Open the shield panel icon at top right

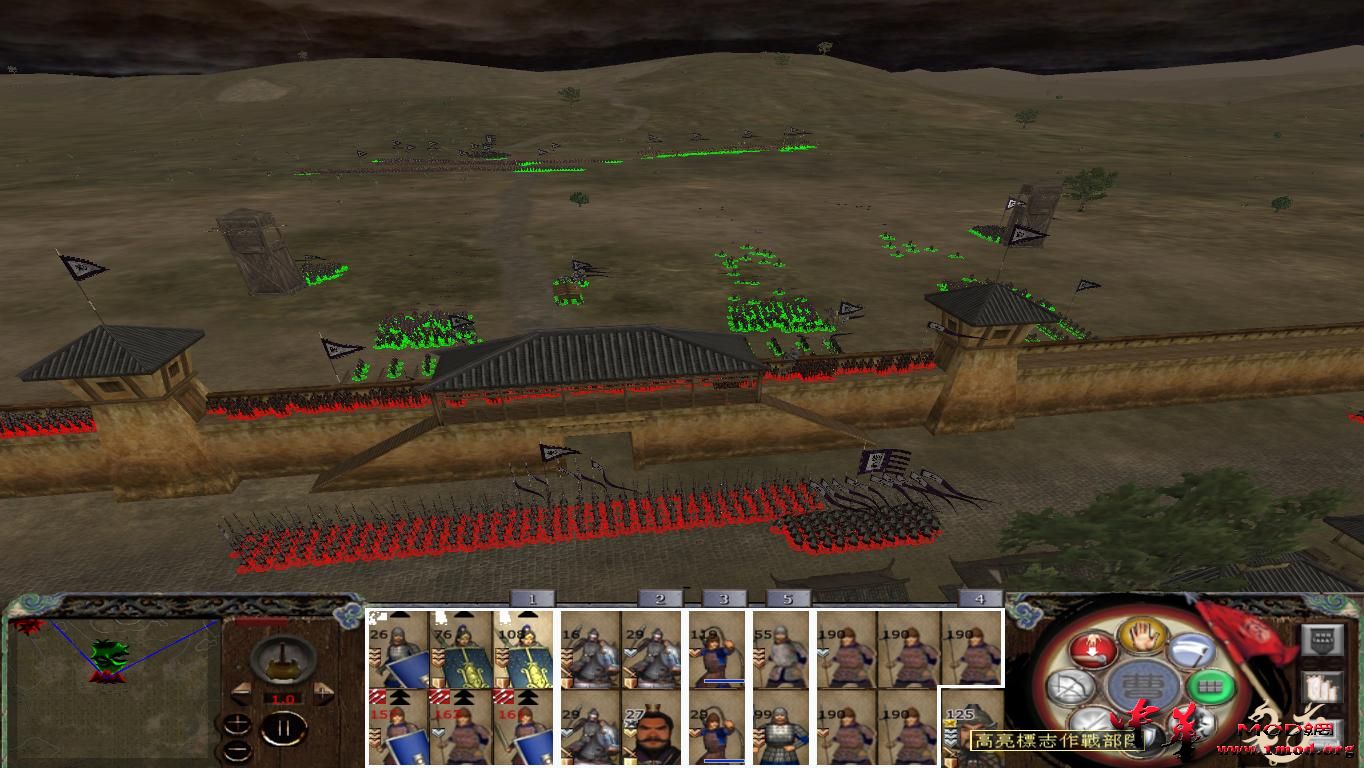tap(1321, 640)
